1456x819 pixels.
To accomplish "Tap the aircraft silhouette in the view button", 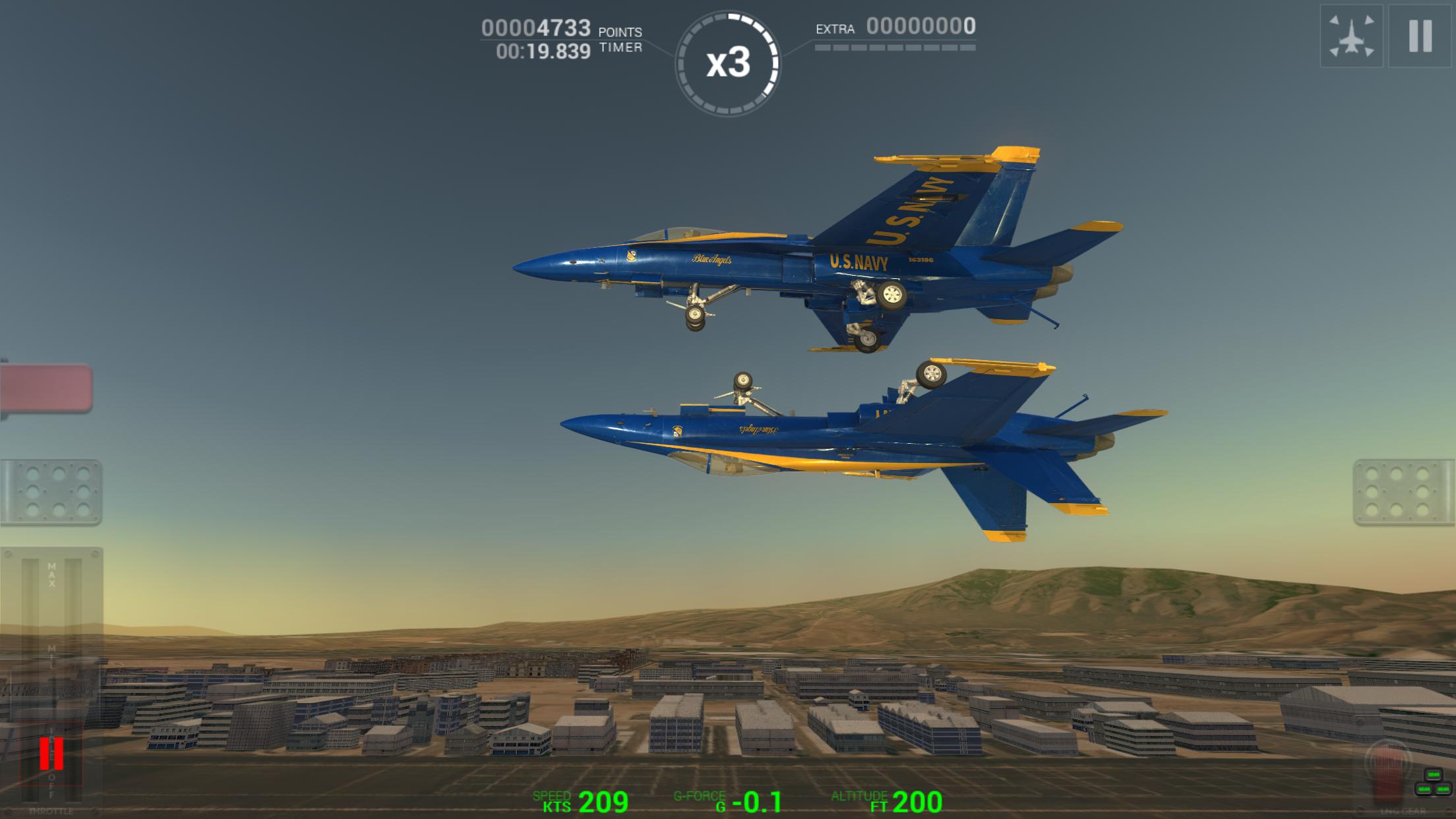I will pos(1352,40).
